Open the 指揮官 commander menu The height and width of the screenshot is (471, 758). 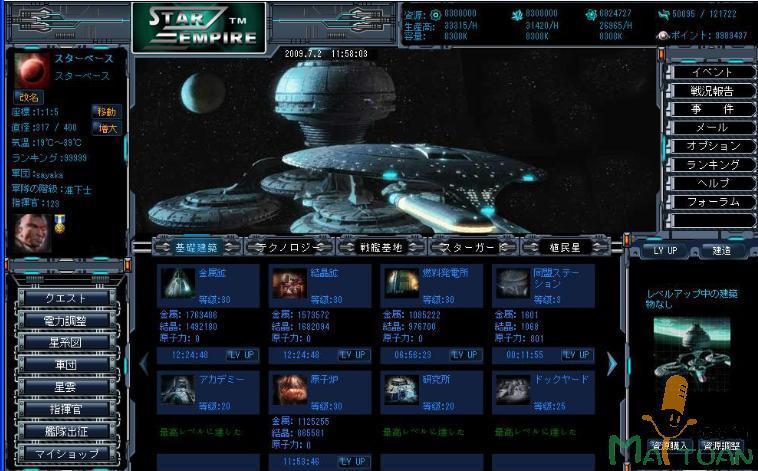coord(67,408)
